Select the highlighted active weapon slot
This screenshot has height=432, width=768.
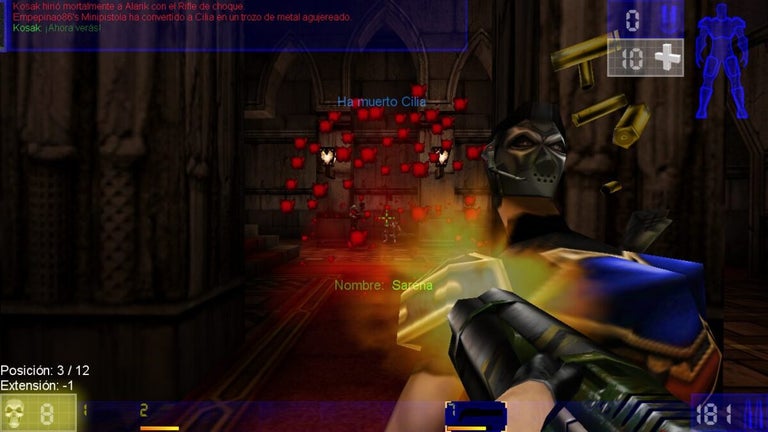pos(475,416)
